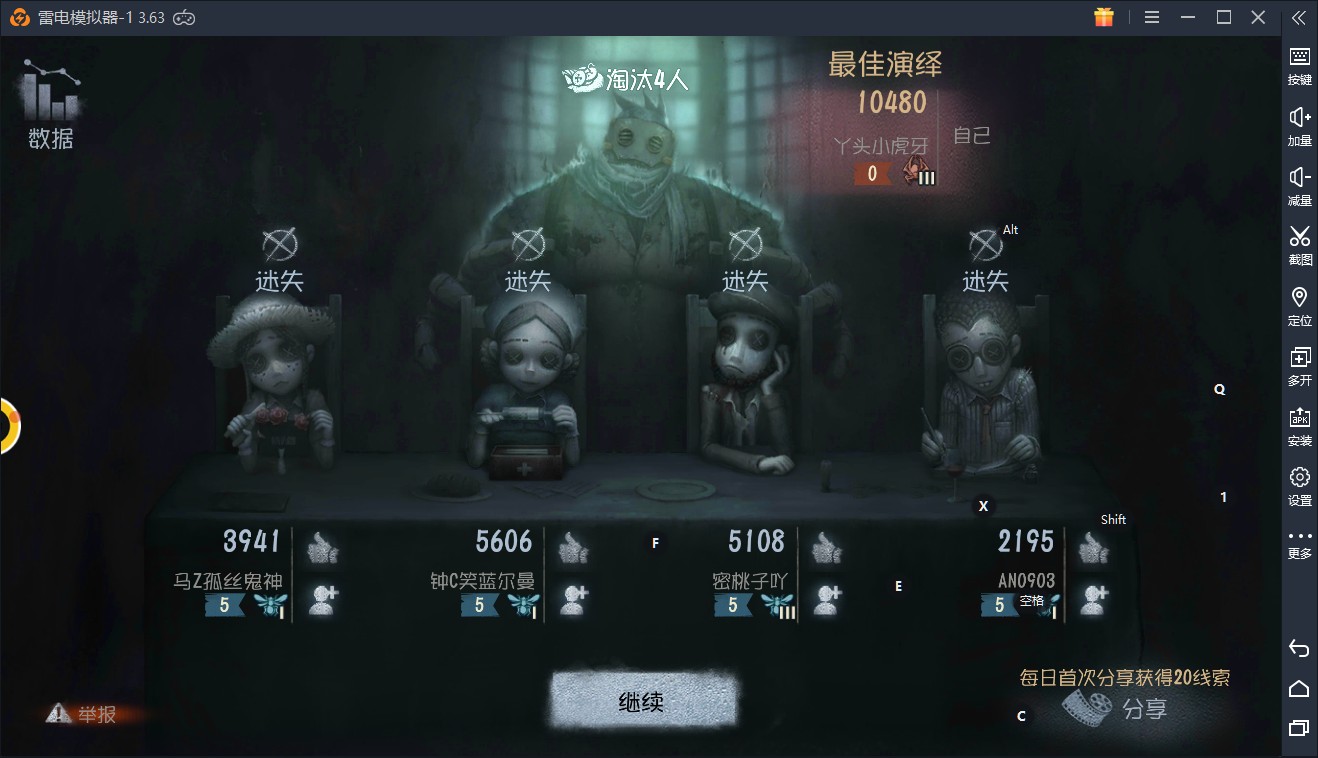Share the match result with 分享
This screenshot has width=1318, height=758.
1118,709
